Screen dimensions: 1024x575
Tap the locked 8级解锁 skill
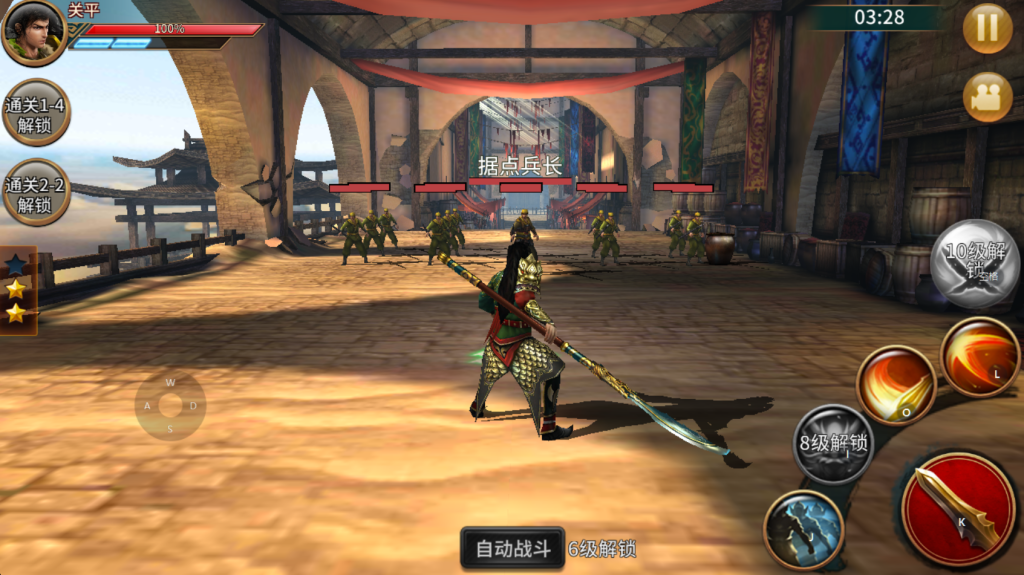click(x=833, y=444)
